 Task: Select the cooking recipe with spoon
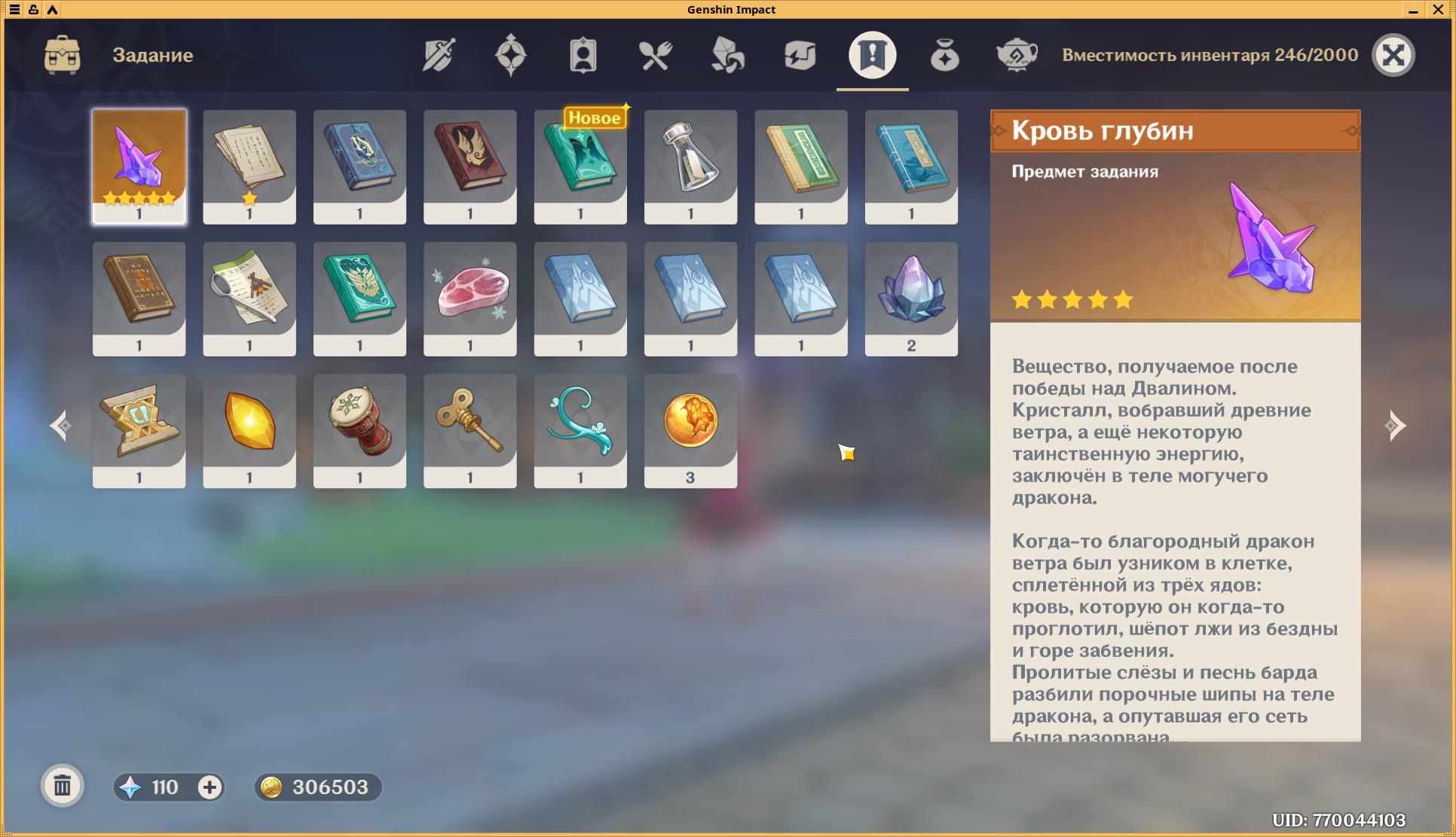click(249, 298)
